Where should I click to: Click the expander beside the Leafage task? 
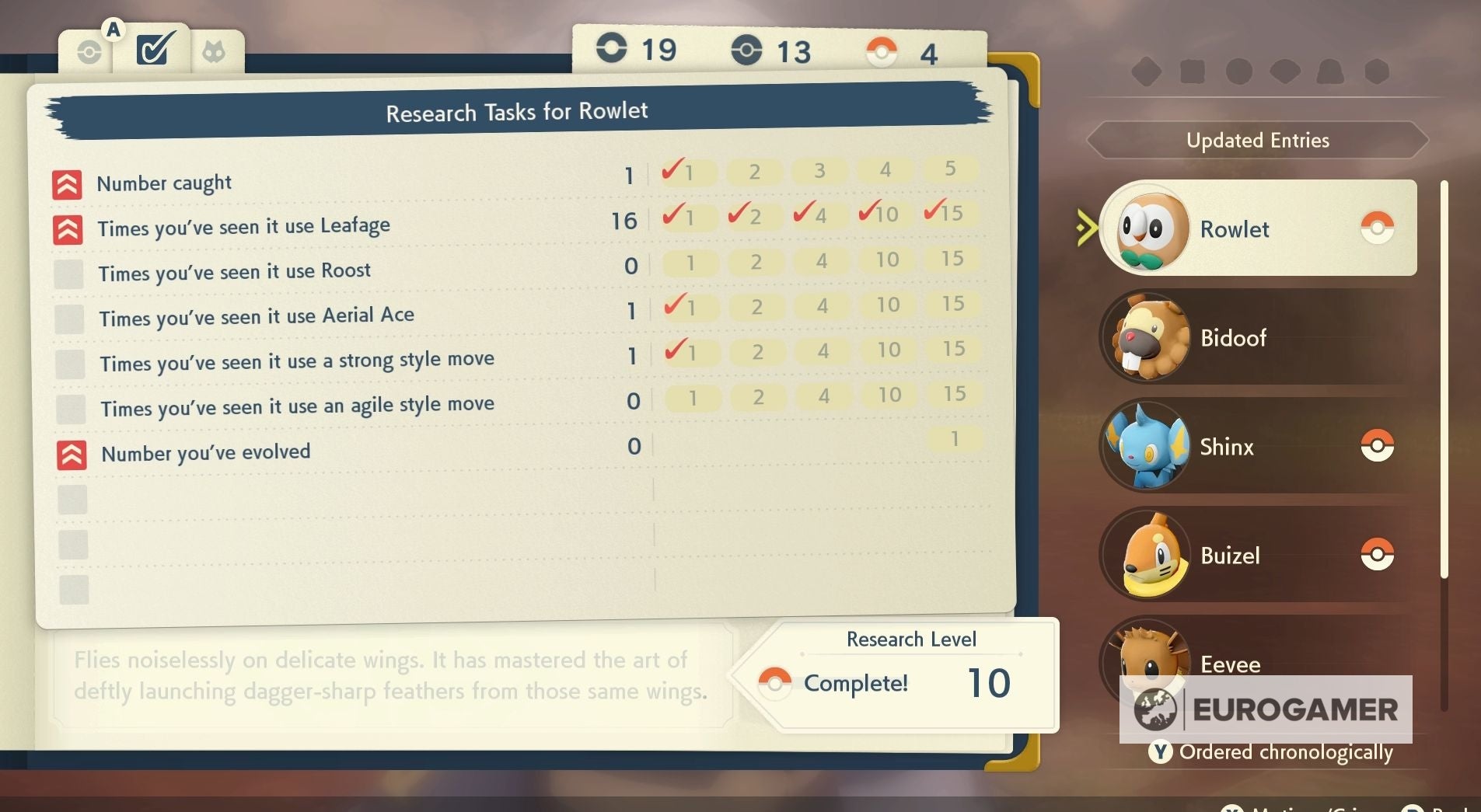point(69,228)
